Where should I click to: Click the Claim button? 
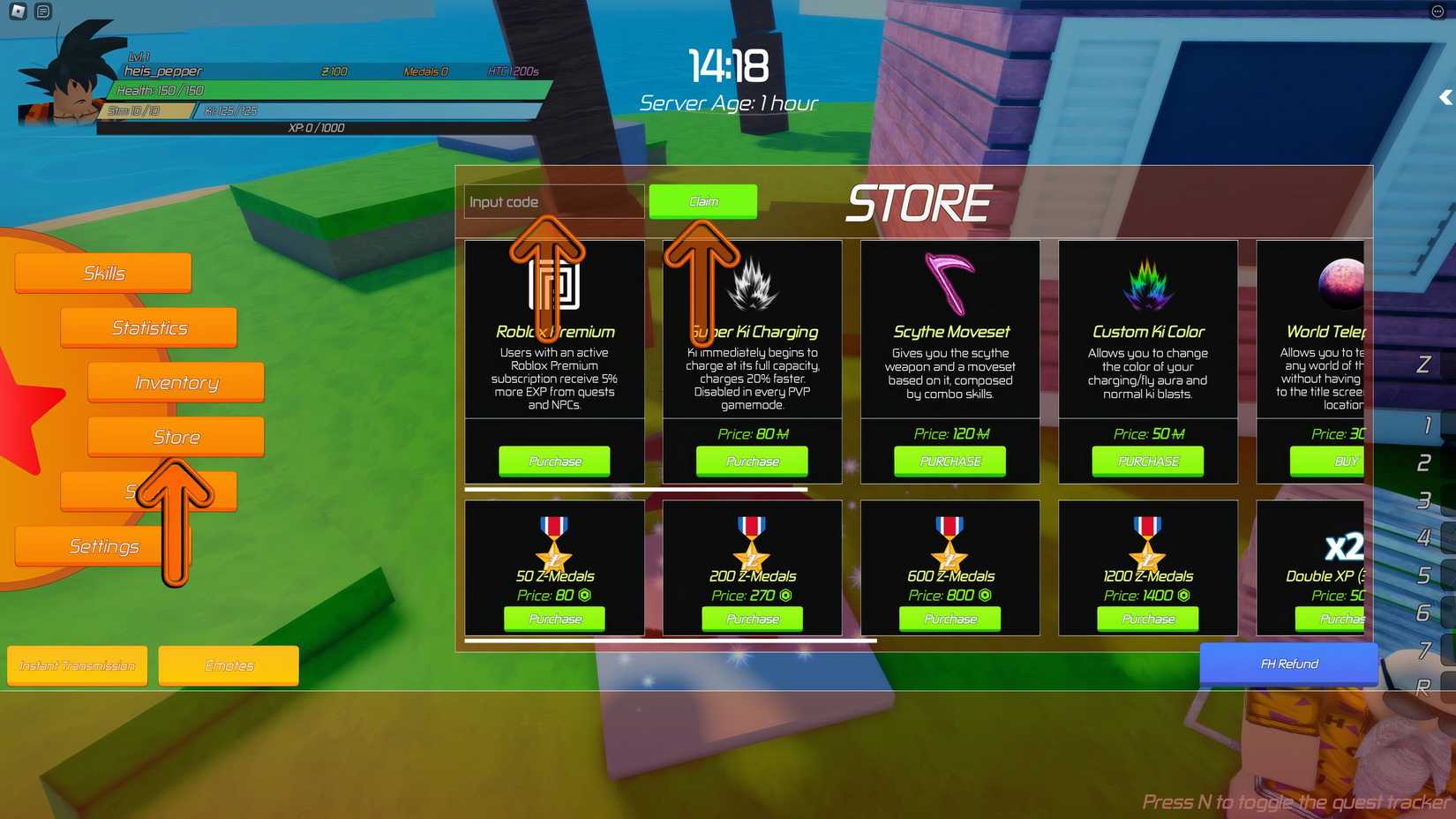point(703,201)
